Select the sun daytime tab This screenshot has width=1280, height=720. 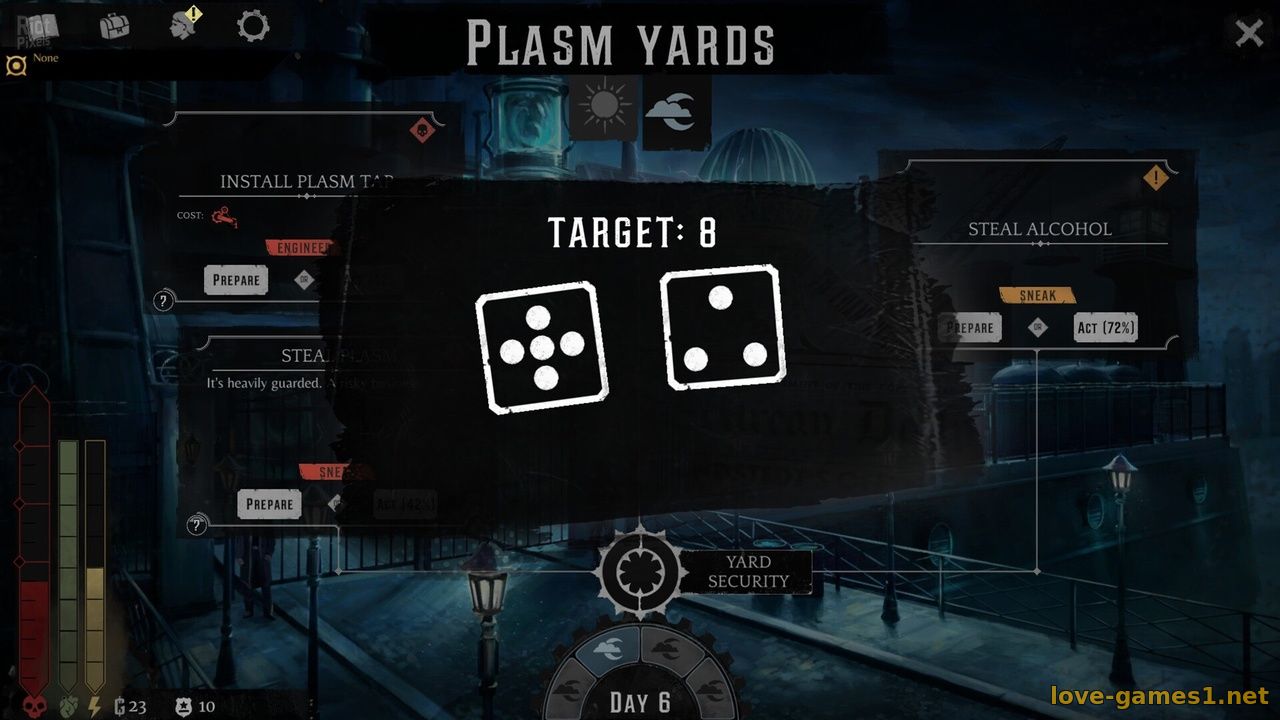coord(603,106)
